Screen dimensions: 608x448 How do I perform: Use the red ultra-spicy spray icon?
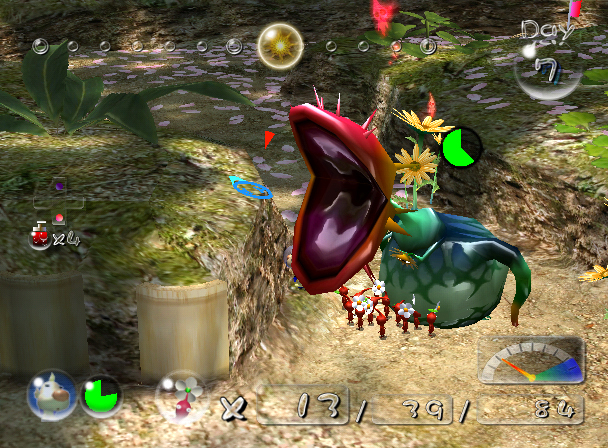[42, 236]
